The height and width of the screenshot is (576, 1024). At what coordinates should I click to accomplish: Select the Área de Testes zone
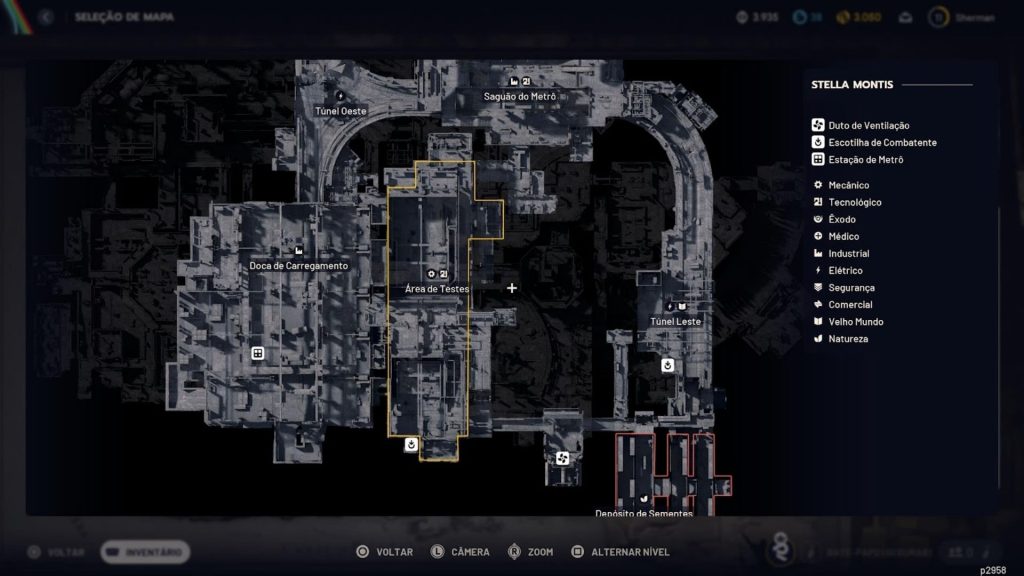(x=436, y=289)
